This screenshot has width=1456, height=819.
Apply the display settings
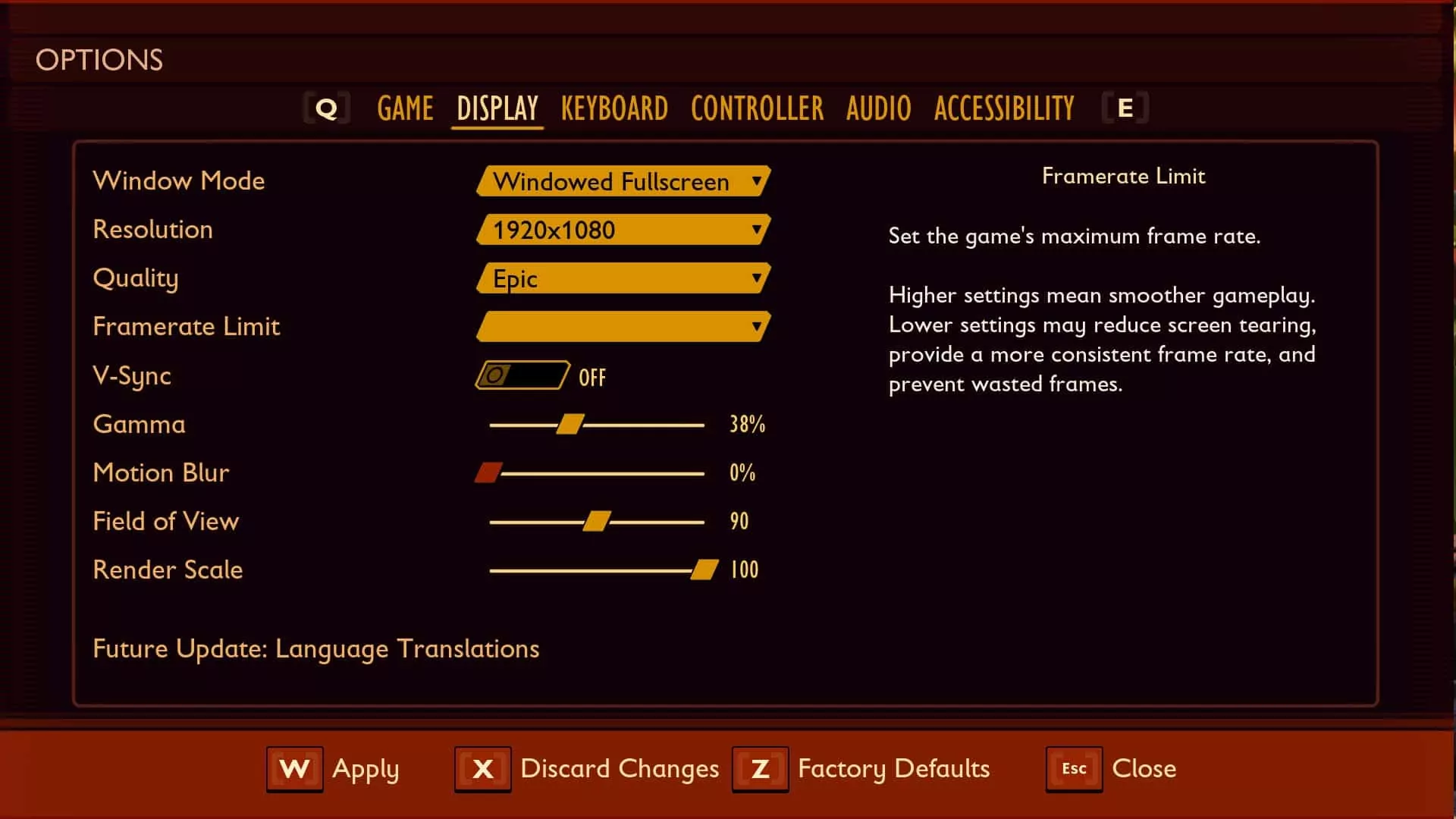pyautogui.click(x=334, y=769)
